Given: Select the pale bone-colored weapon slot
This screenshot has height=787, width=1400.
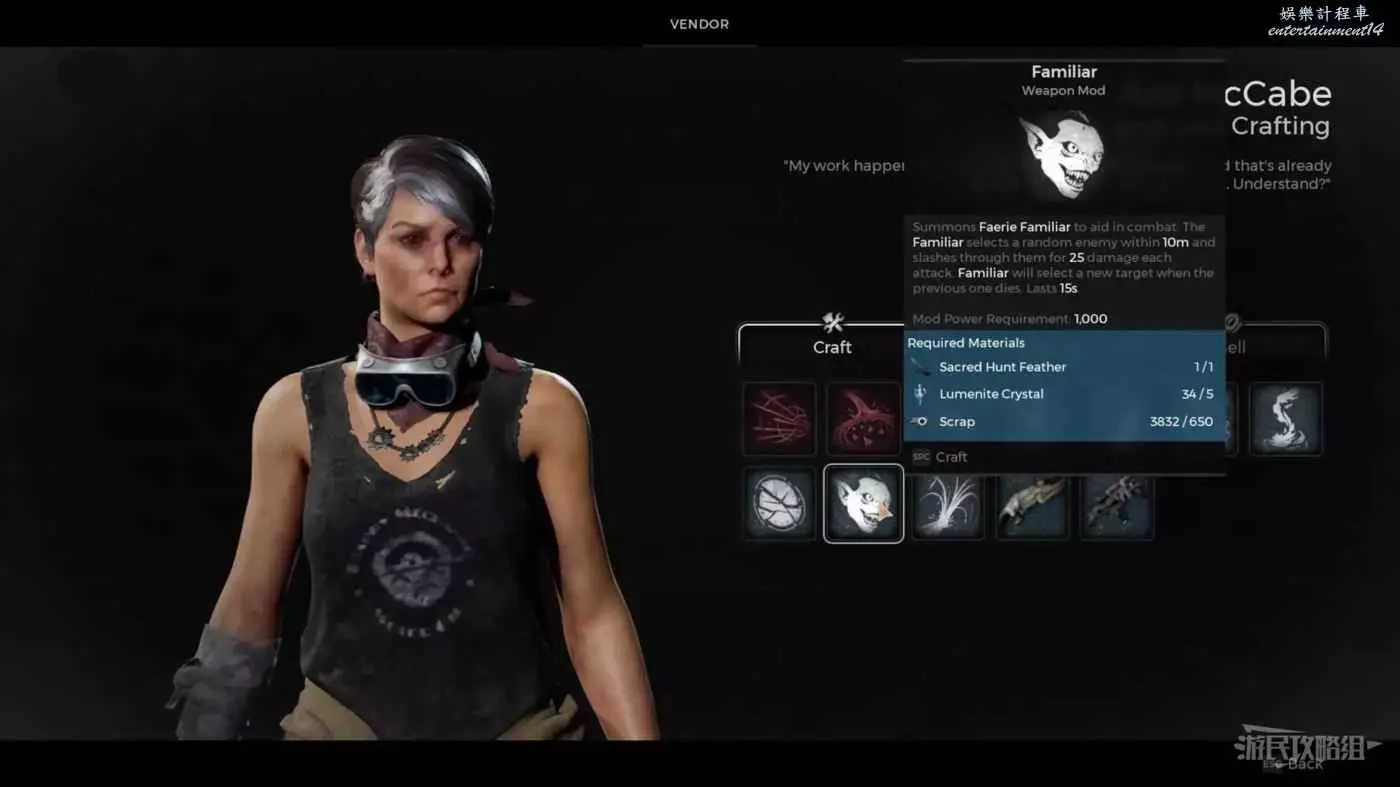Looking at the screenshot, I should point(1033,503).
